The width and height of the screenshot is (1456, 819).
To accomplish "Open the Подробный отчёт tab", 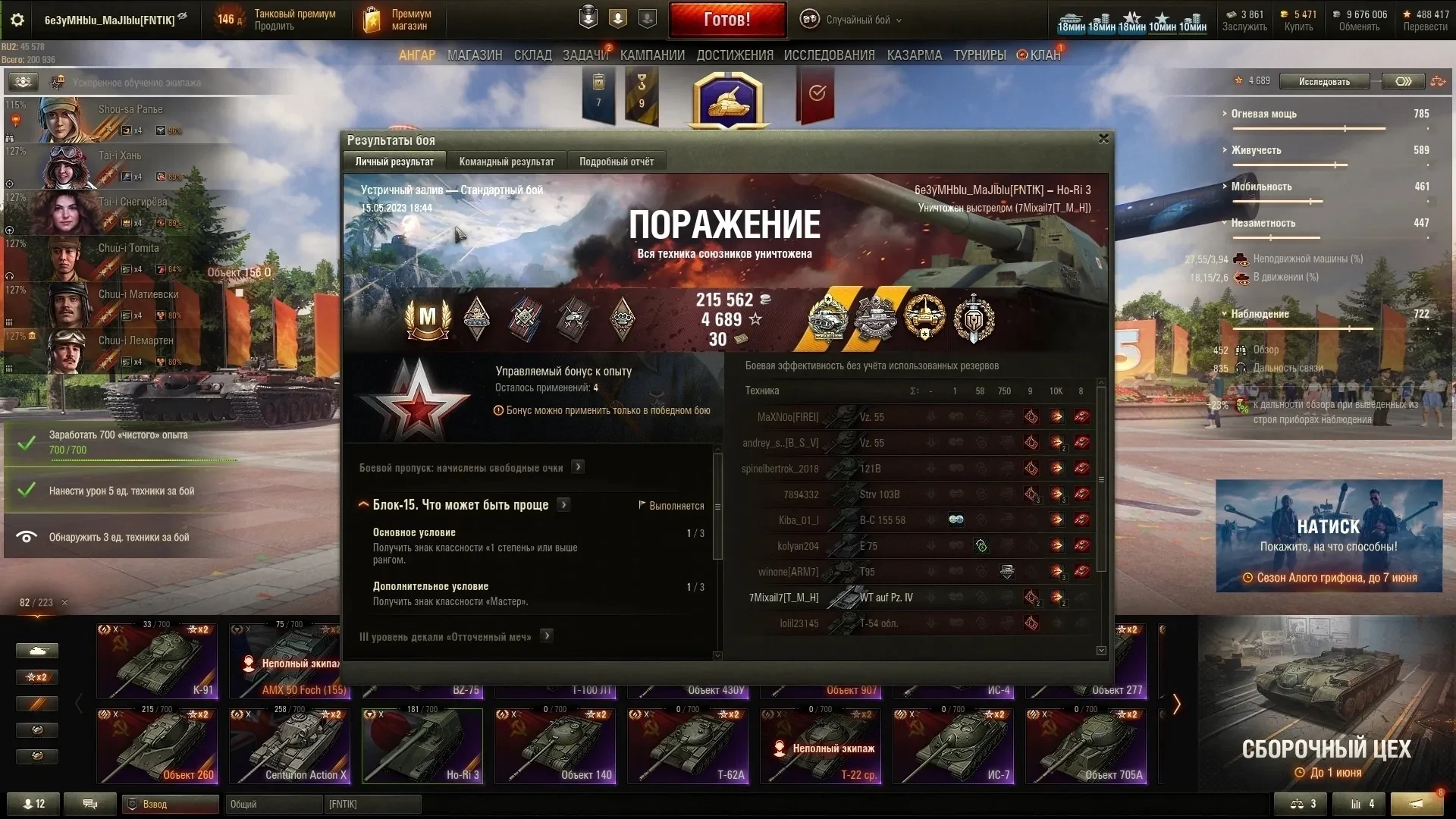I will 617,162.
